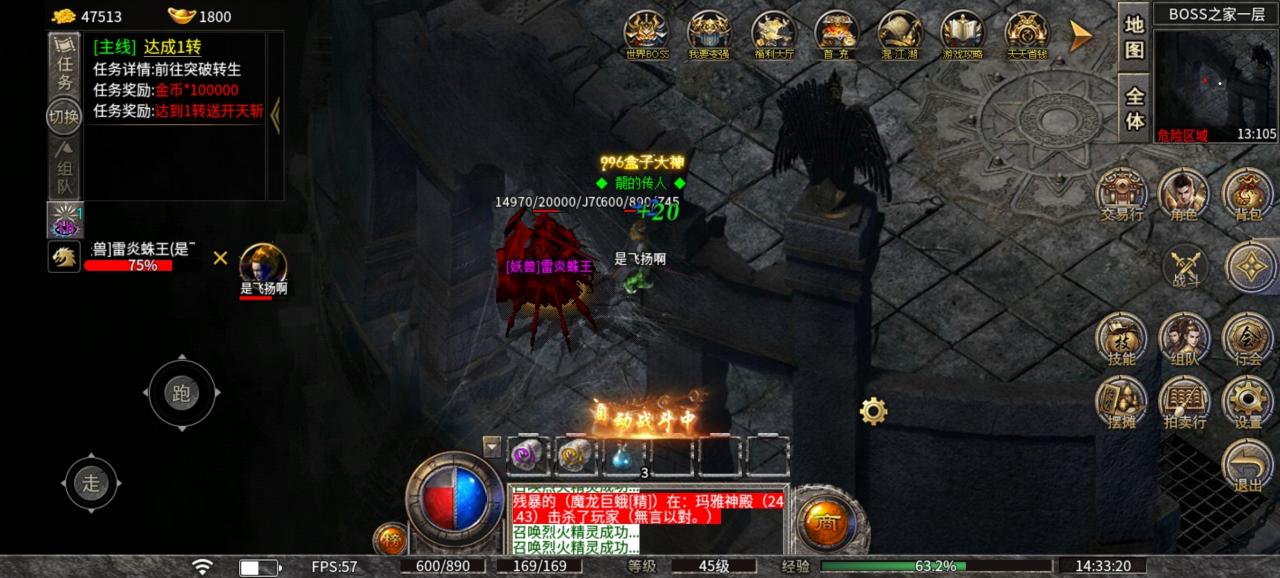This screenshot has width=1280, height=578.
Task: Open the 首充 first recharge offer
Action: 836,33
